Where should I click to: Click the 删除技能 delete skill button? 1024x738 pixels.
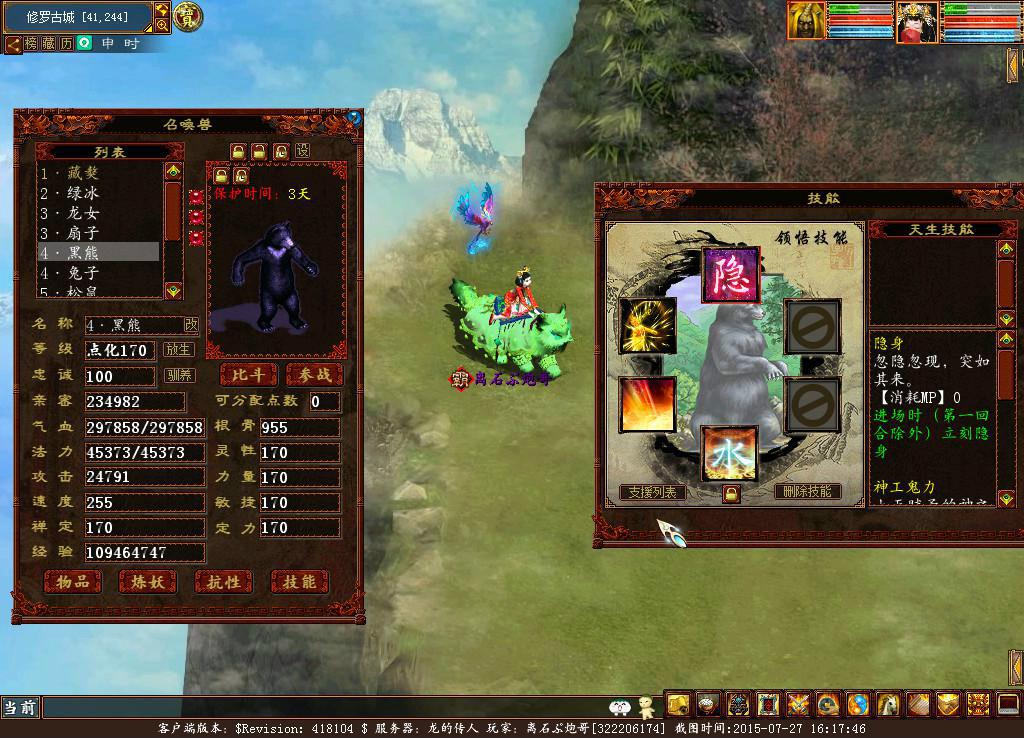(x=806, y=491)
